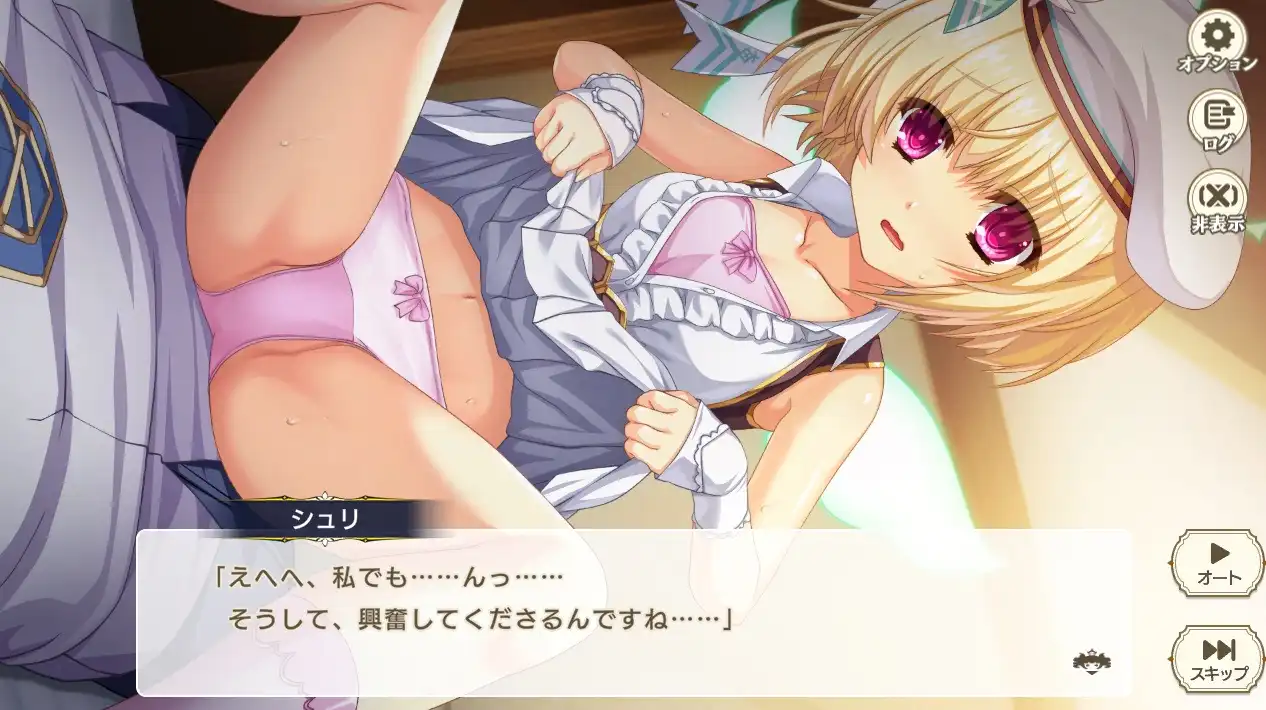Activate the スキップ skip button
Screen dimensions: 1266x710
click(1218, 660)
